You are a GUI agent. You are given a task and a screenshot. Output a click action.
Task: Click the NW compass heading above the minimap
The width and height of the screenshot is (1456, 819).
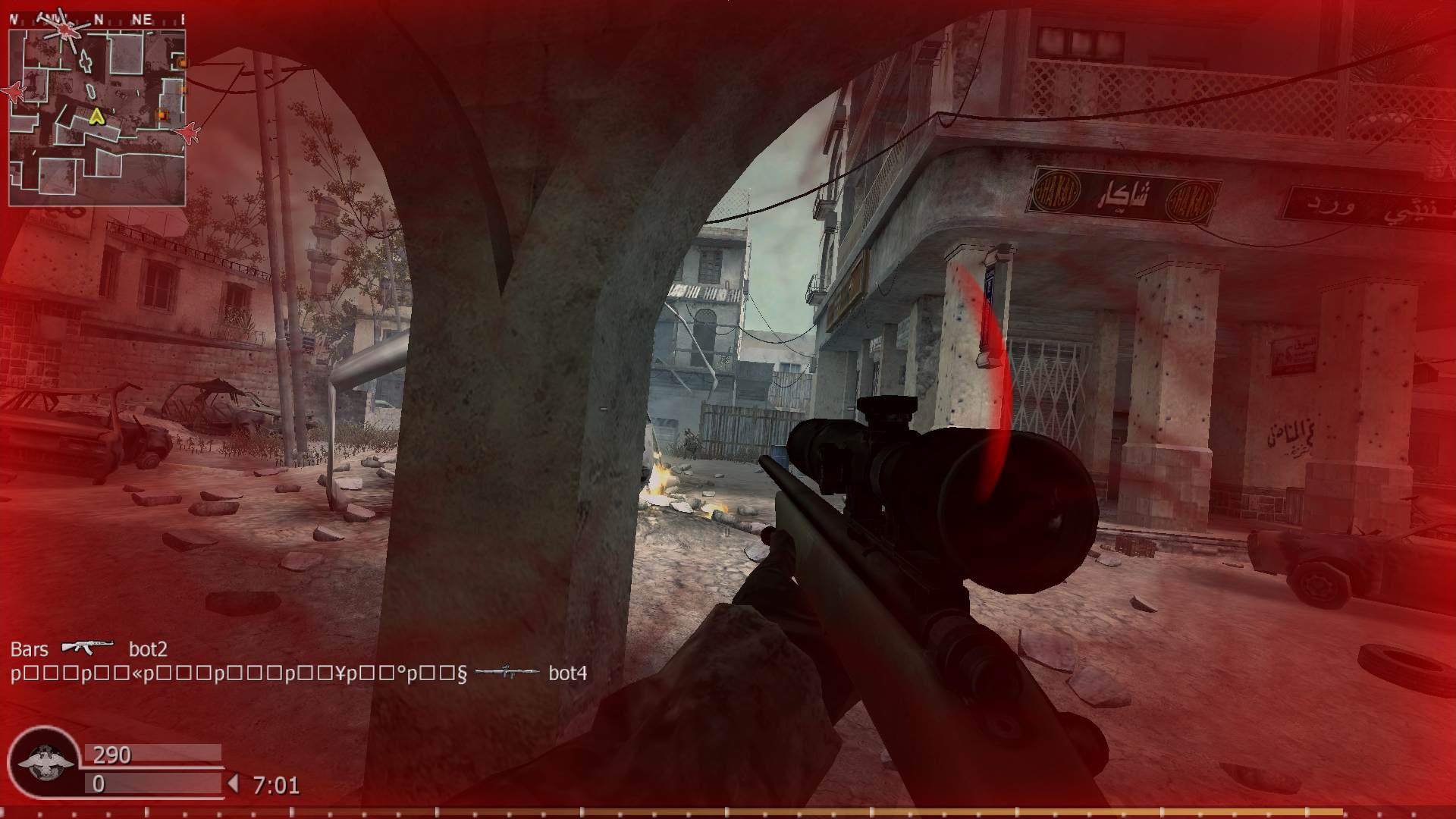click(x=54, y=17)
